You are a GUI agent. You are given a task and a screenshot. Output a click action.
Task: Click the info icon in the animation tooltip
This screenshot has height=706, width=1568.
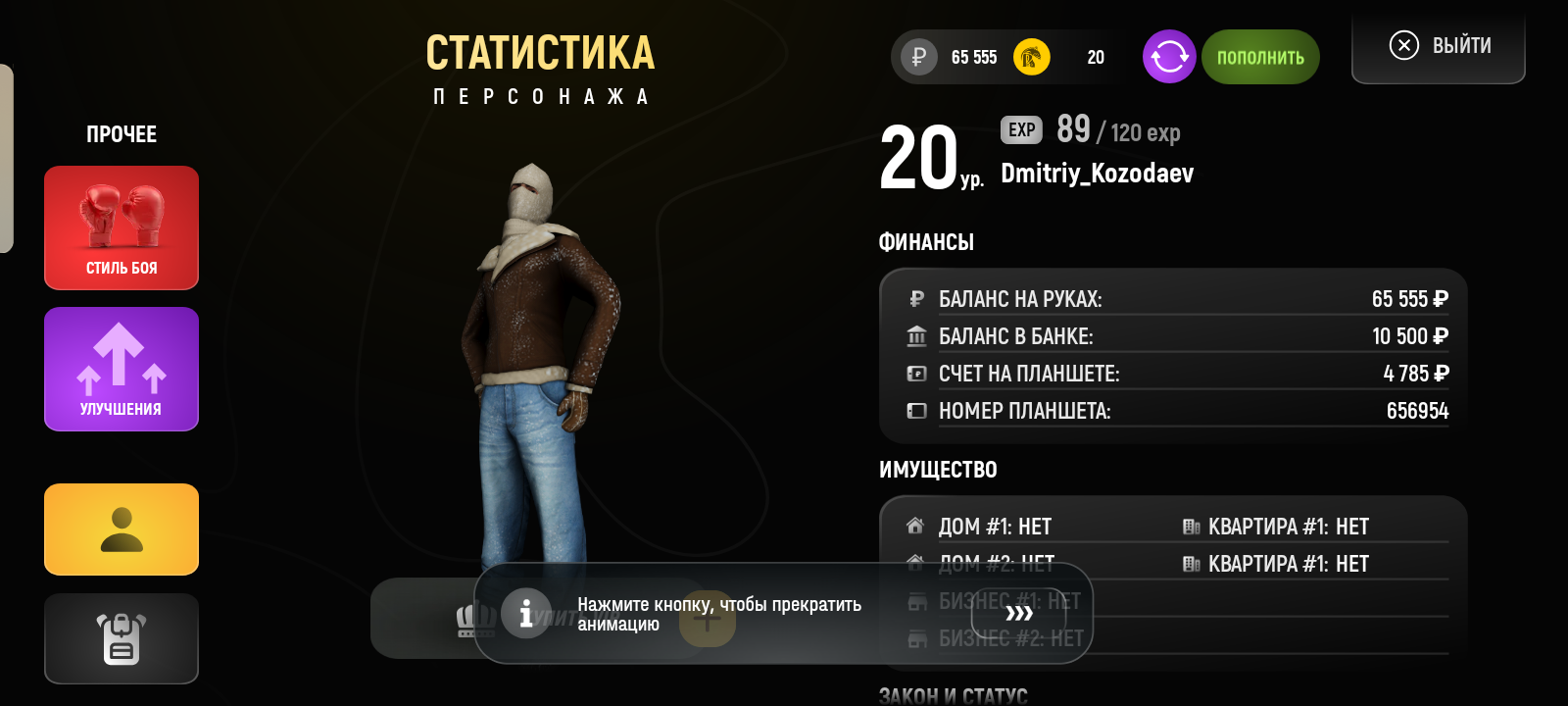(x=526, y=615)
